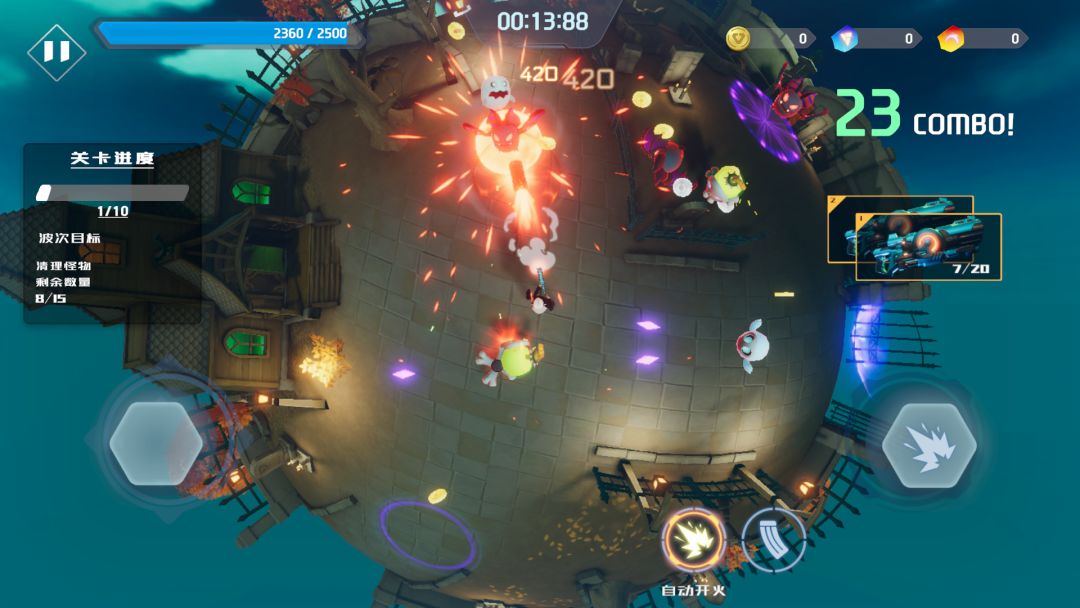This screenshot has height=608, width=1080.
Task: Open the 关卡进度 stage progress panel
Action: tap(112, 159)
